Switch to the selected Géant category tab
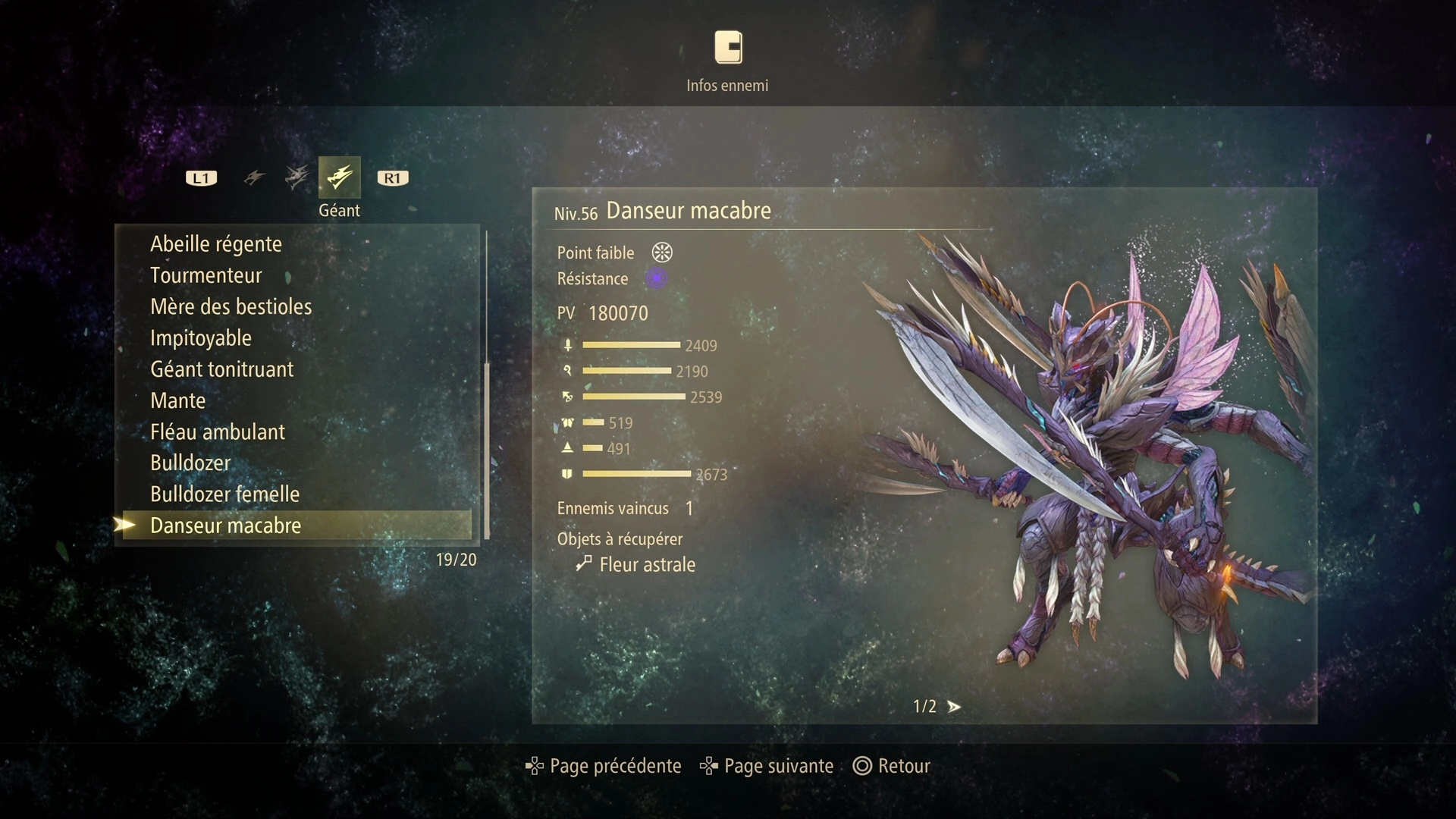 click(339, 177)
